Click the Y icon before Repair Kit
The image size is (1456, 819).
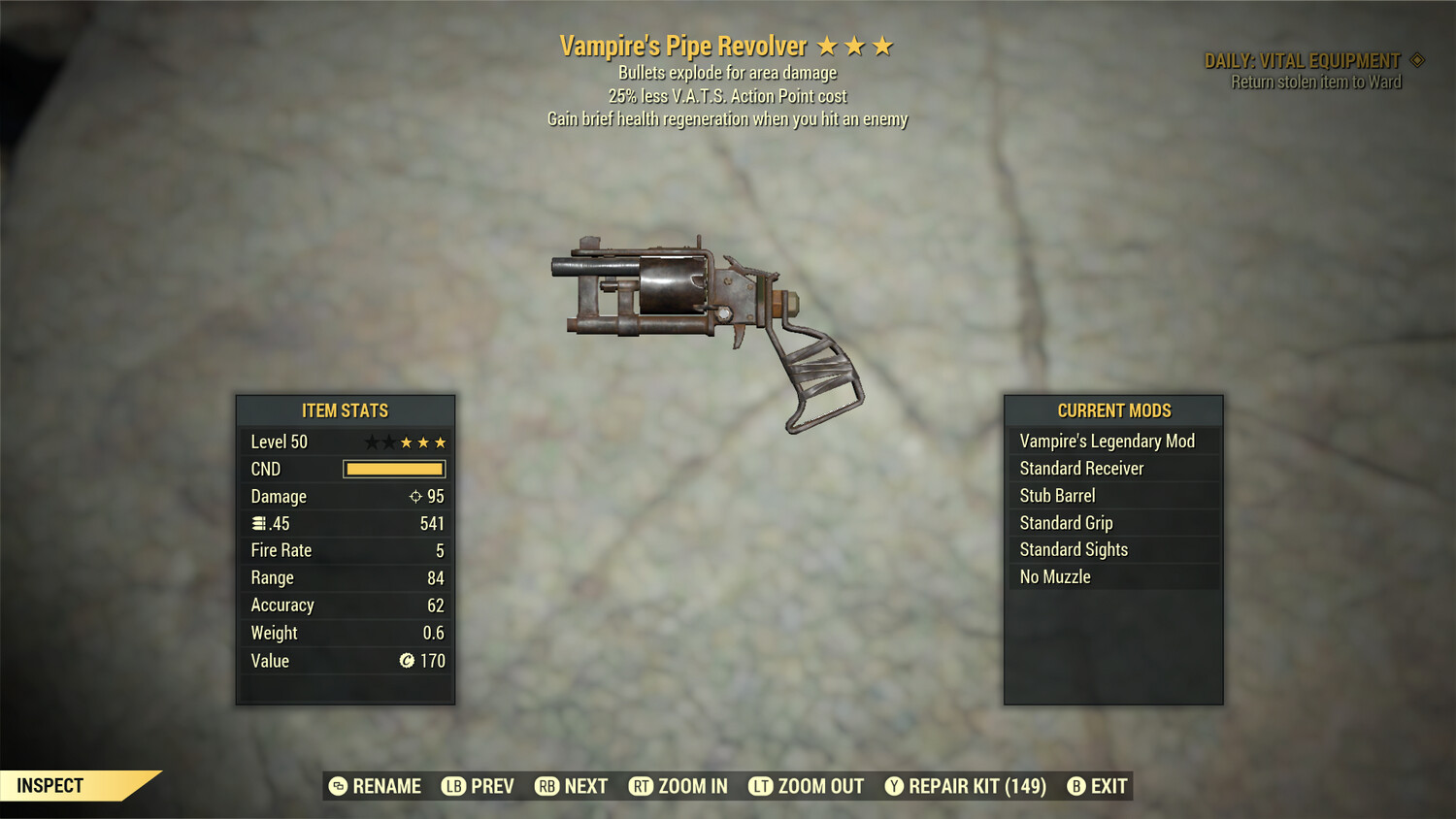point(893,786)
